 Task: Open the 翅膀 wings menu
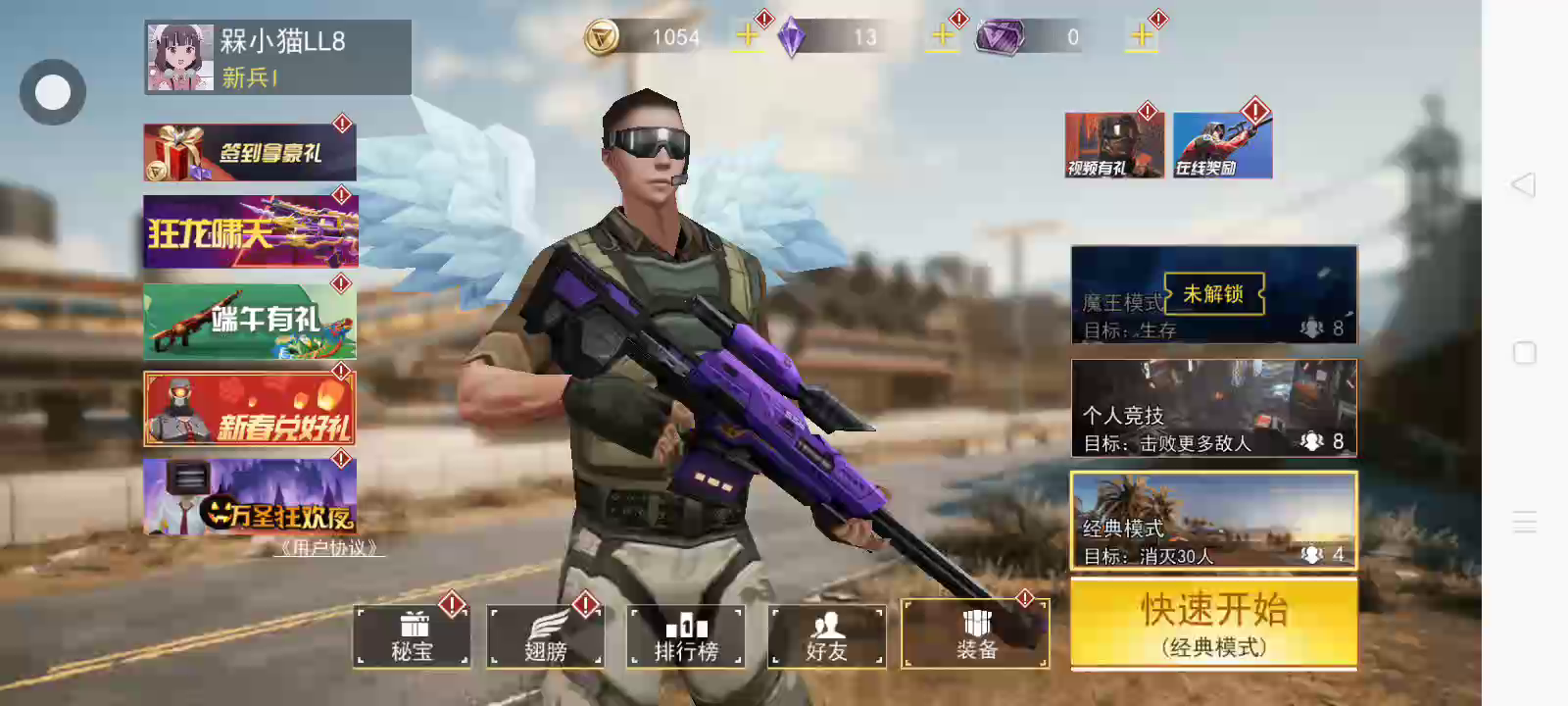click(x=546, y=636)
